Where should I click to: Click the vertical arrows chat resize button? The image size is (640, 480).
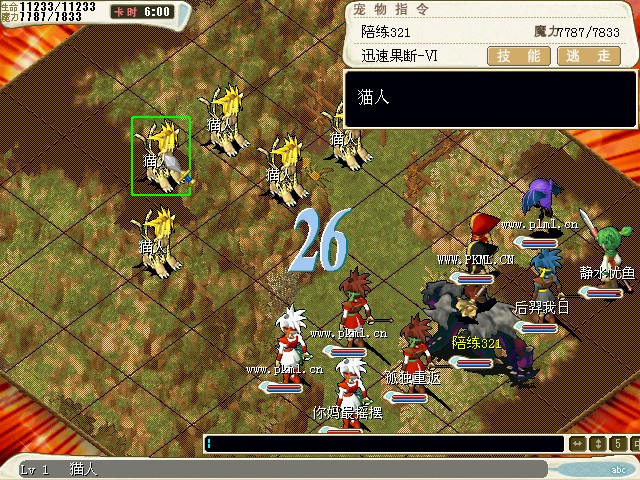coord(600,443)
